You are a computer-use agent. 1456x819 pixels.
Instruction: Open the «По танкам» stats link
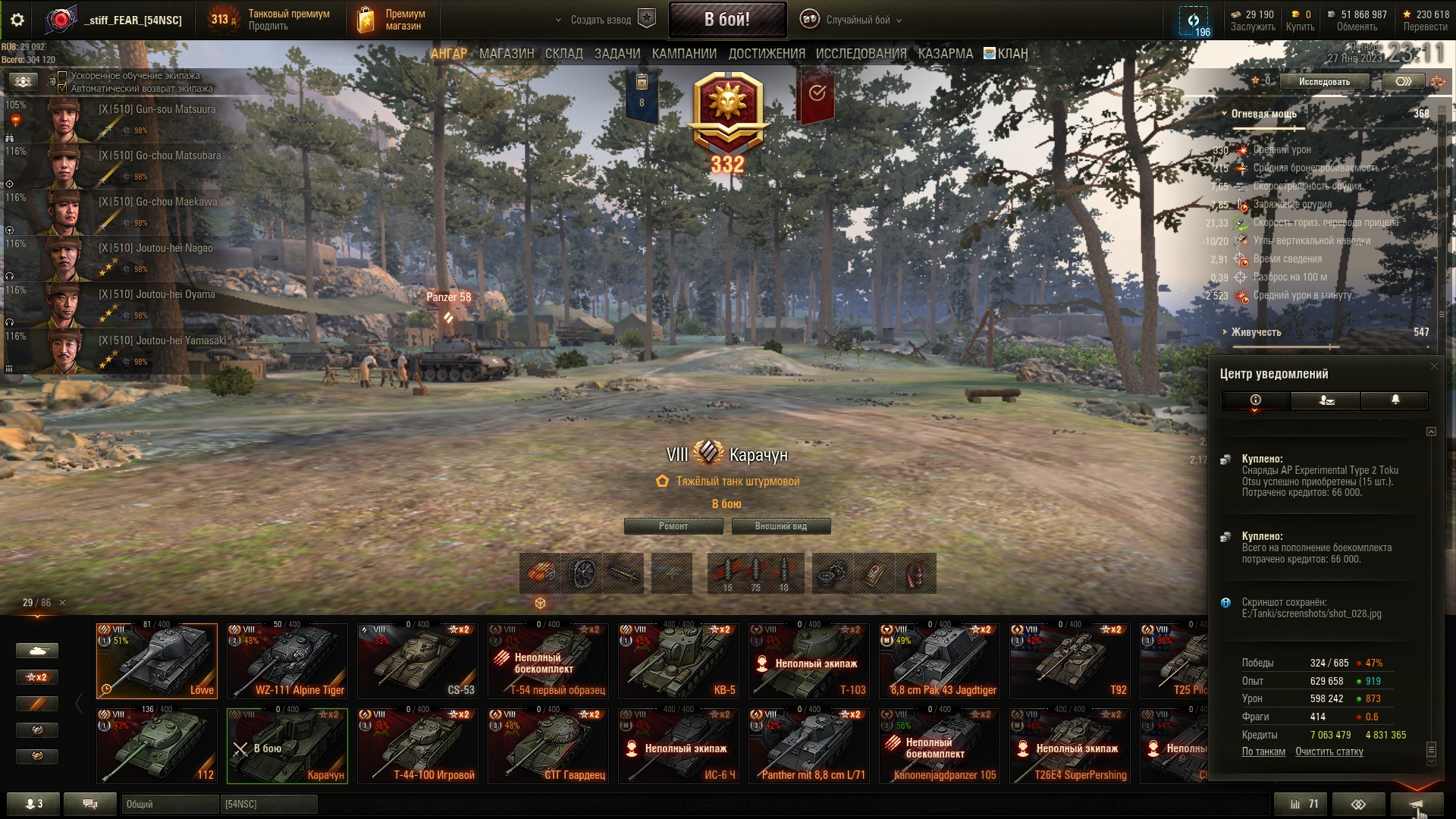click(1263, 752)
